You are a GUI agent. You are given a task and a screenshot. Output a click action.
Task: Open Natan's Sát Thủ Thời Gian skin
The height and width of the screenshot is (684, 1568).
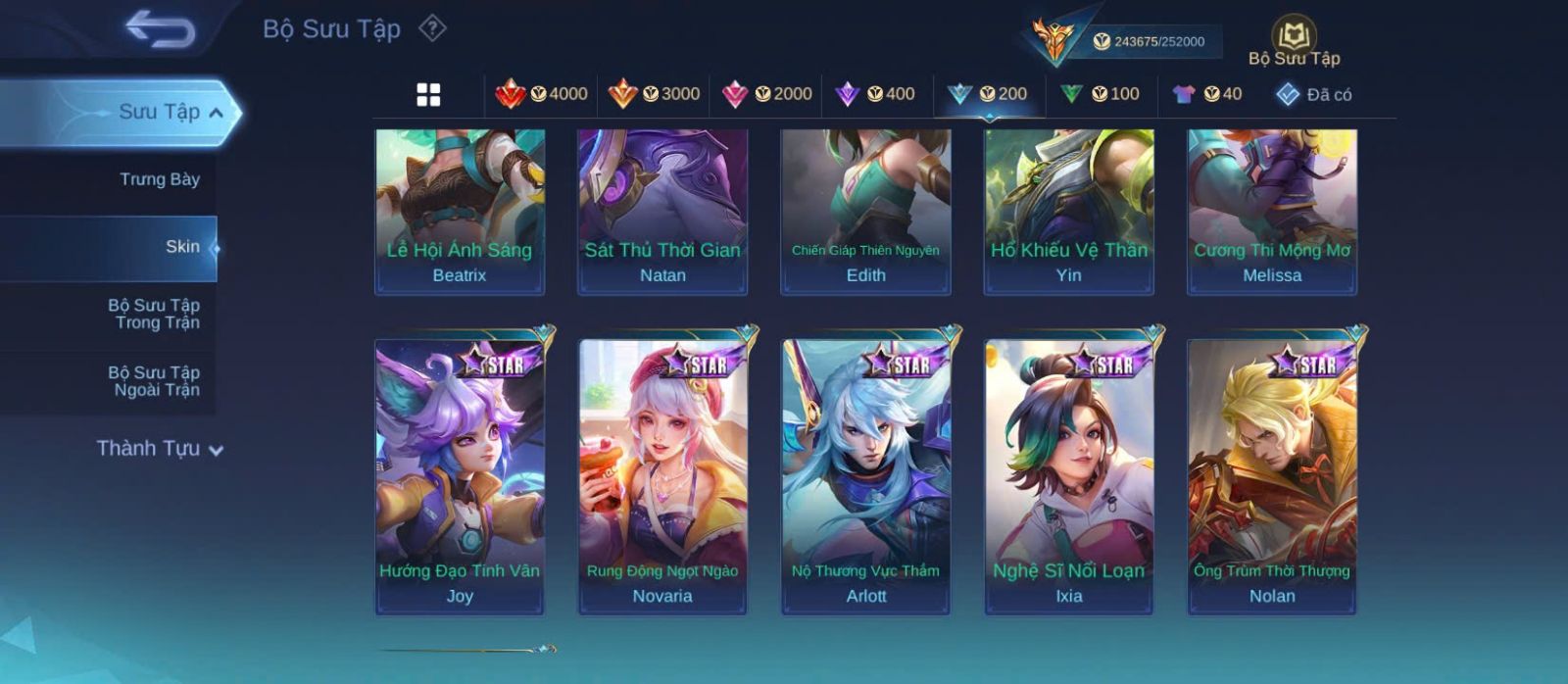tap(662, 211)
